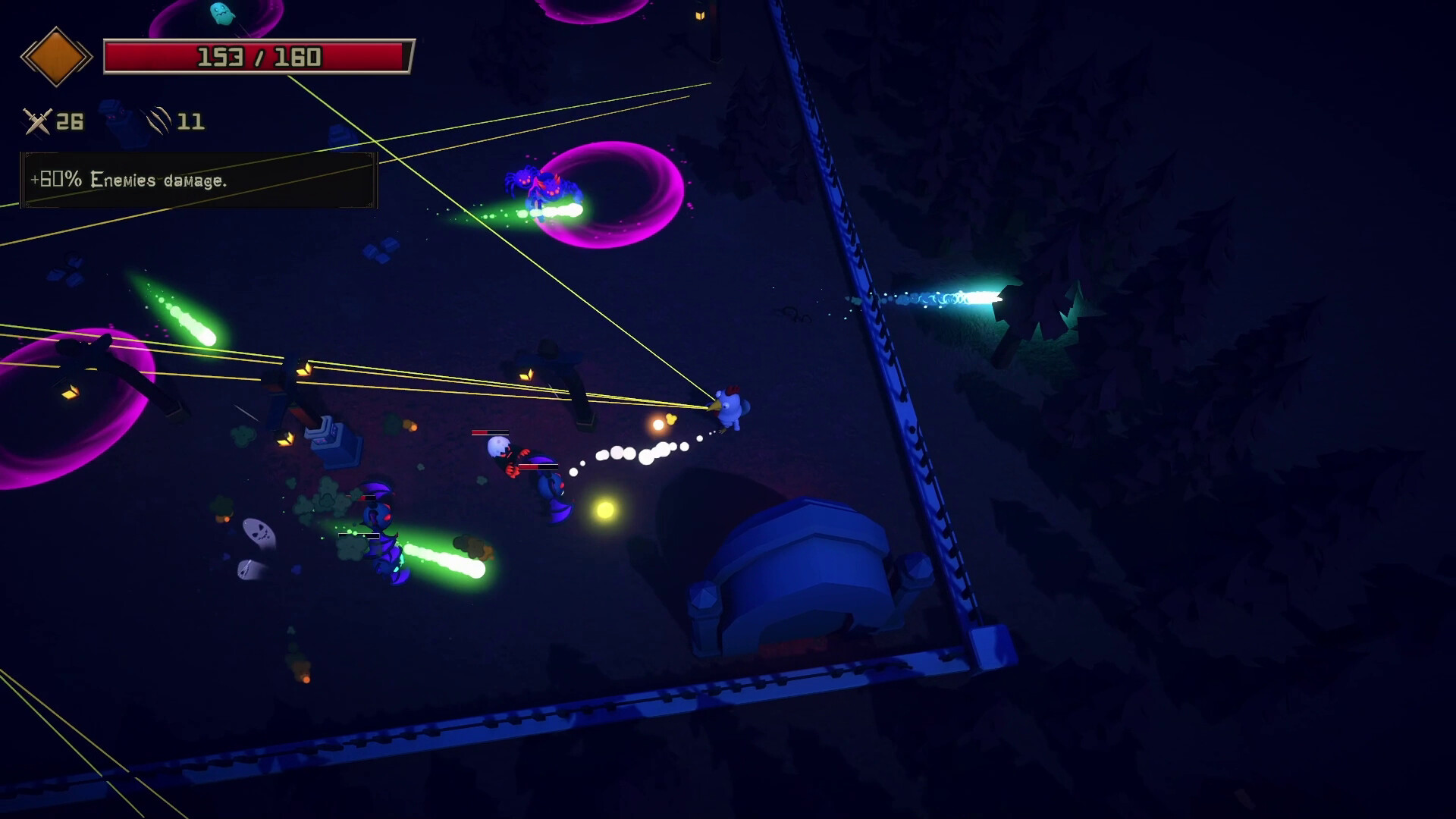Select the orange diamond emblem badge

click(58, 56)
